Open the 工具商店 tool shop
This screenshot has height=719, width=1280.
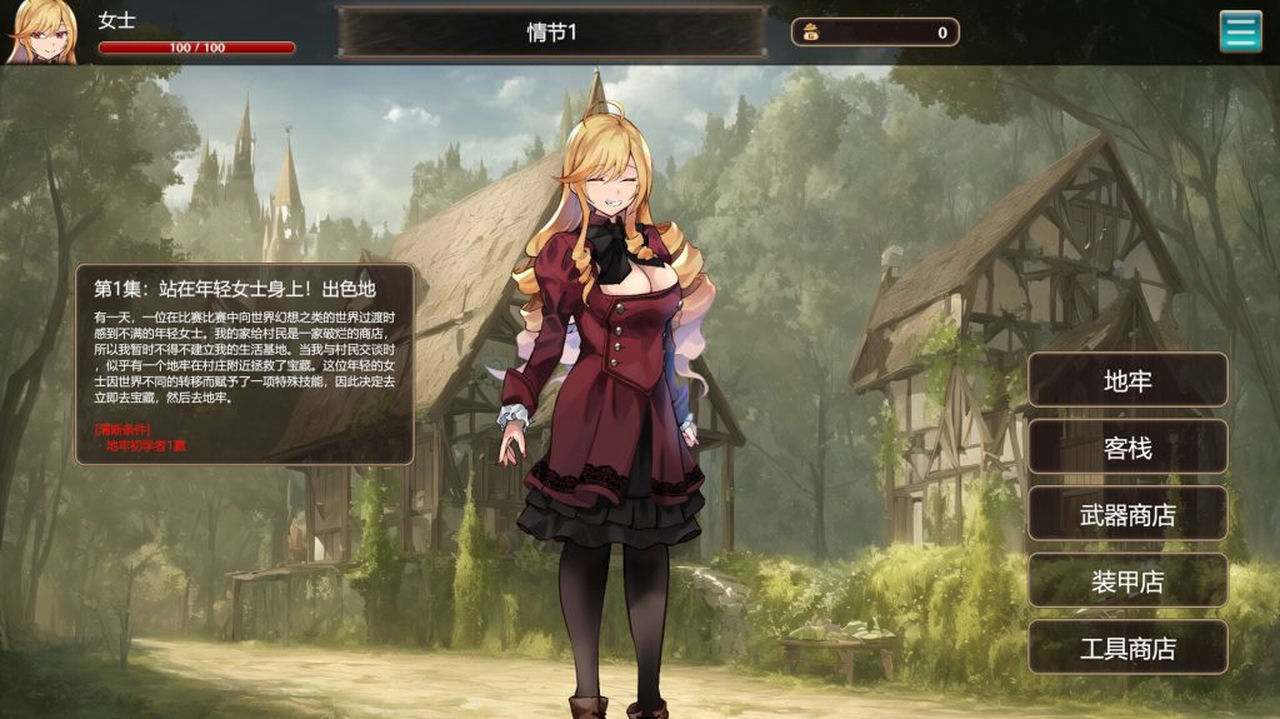pyautogui.click(x=1127, y=647)
